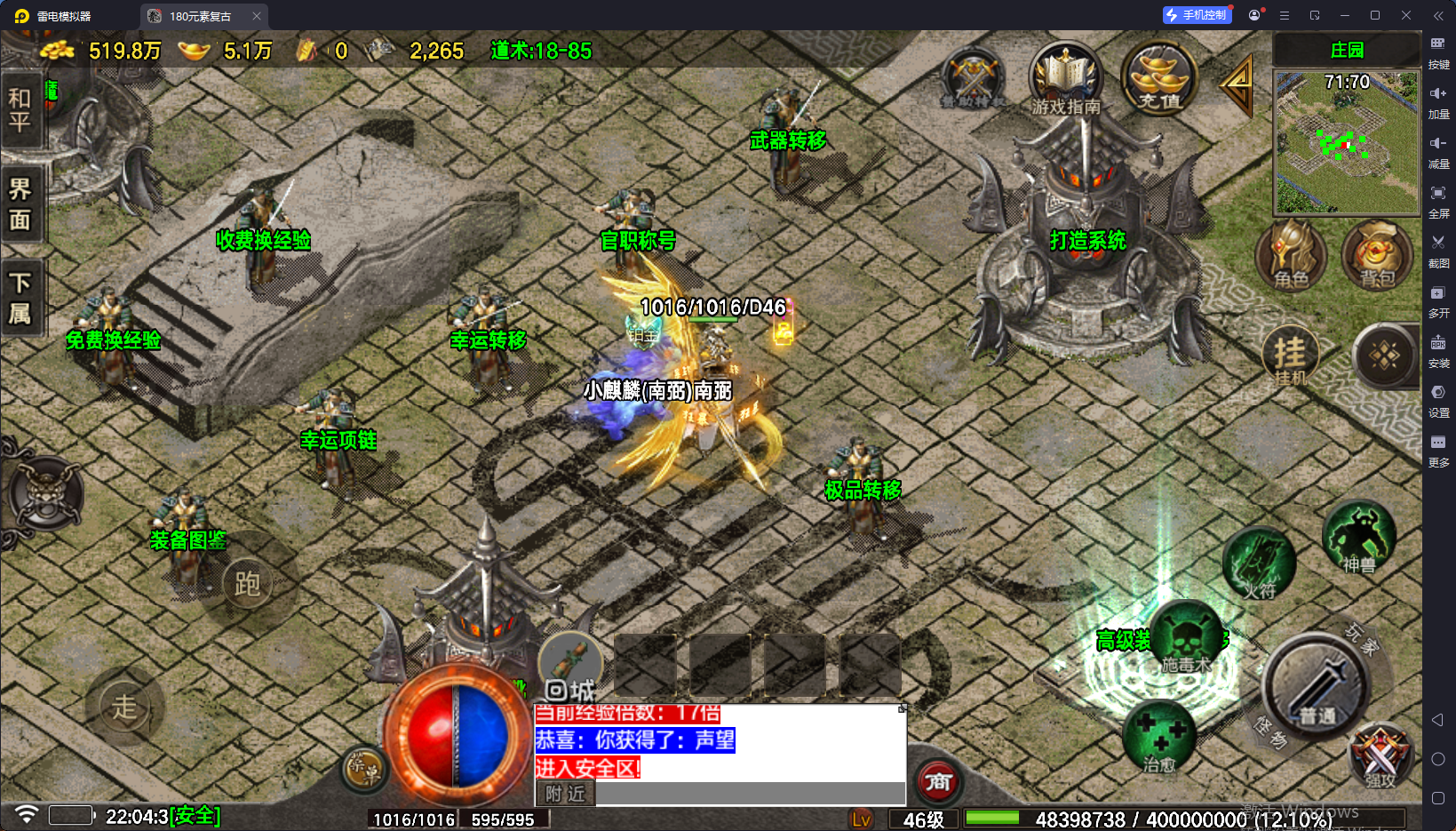Image resolution: width=1456 pixels, height=831 pixels.
Task: Cast the 火符 fire talisman skill
Action: 1259,563
